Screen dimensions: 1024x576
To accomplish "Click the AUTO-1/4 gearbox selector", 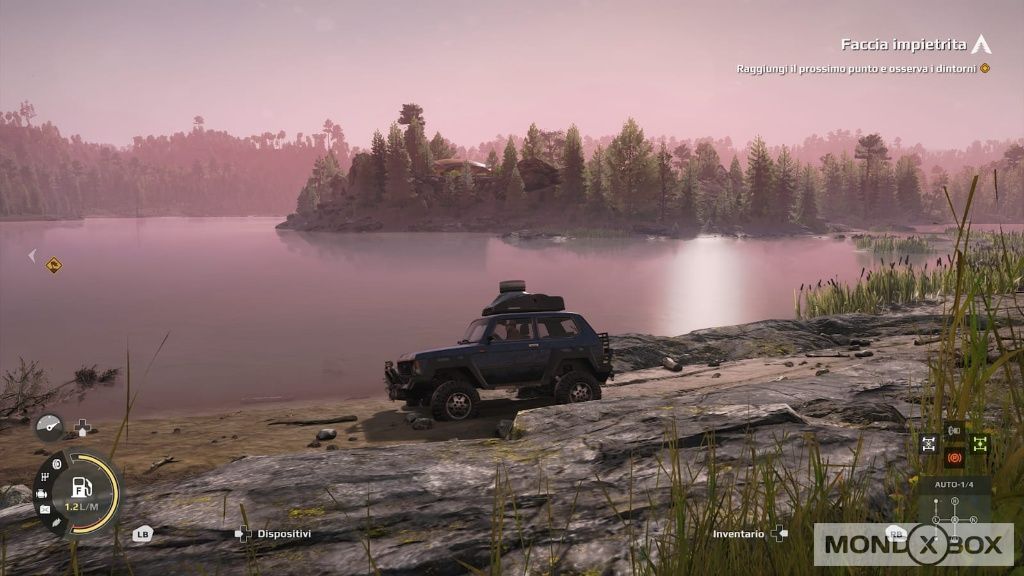I will coord(954,484).
